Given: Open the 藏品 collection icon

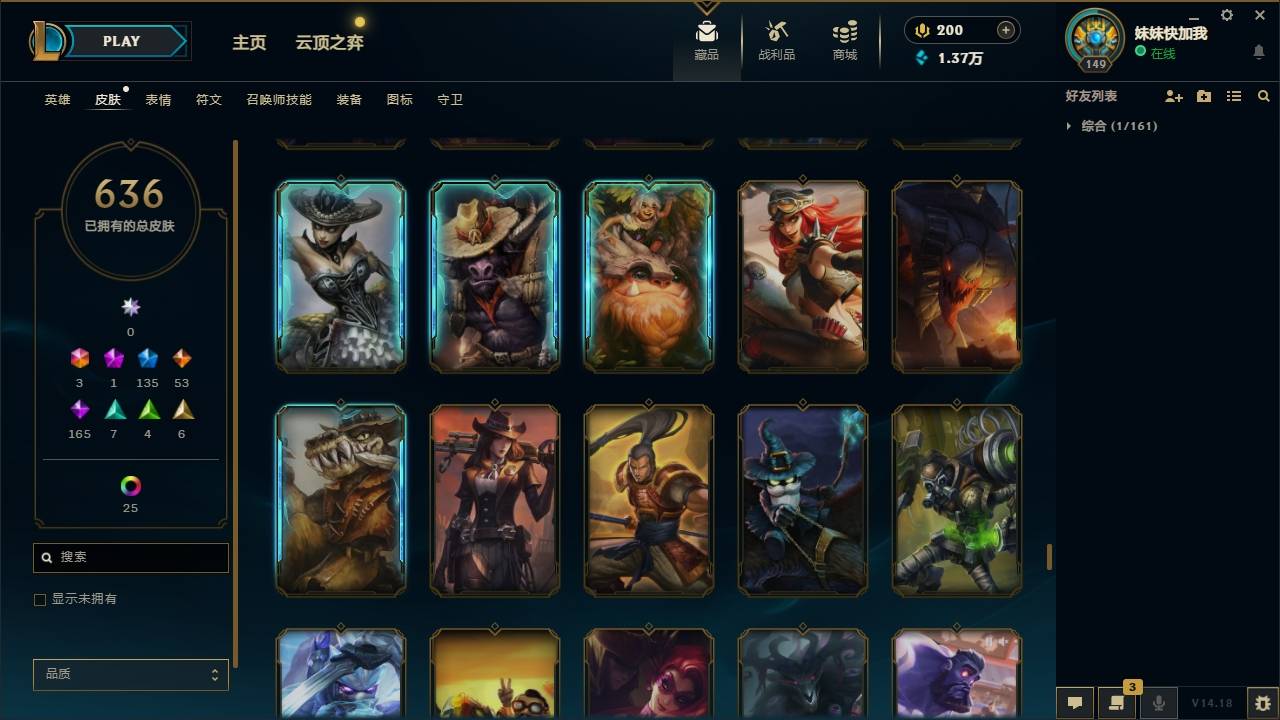Looking at the screenshot, I should coord(706,37).
